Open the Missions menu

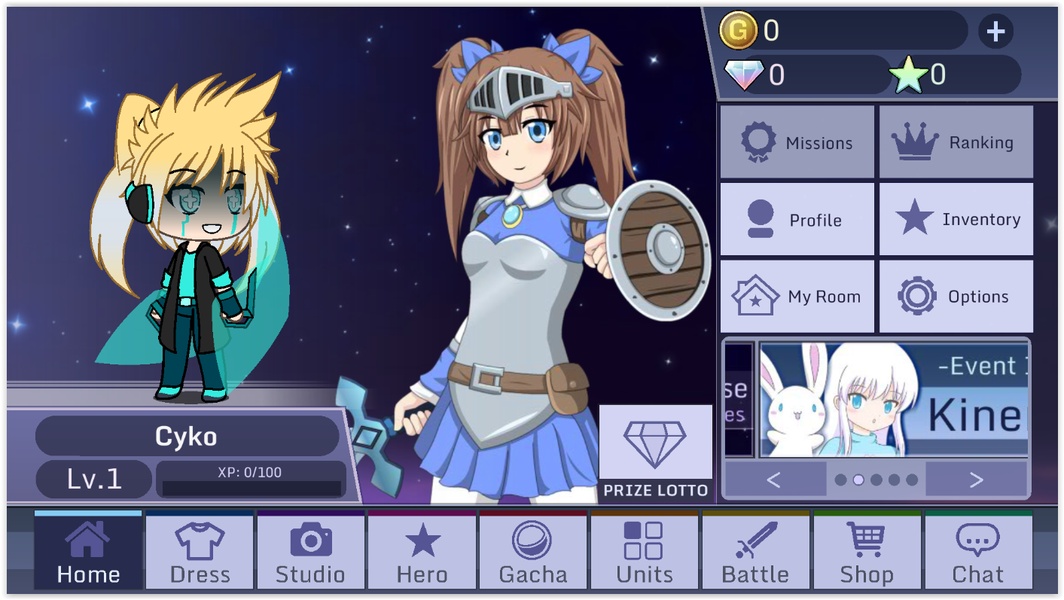click(x=797, y=142)
